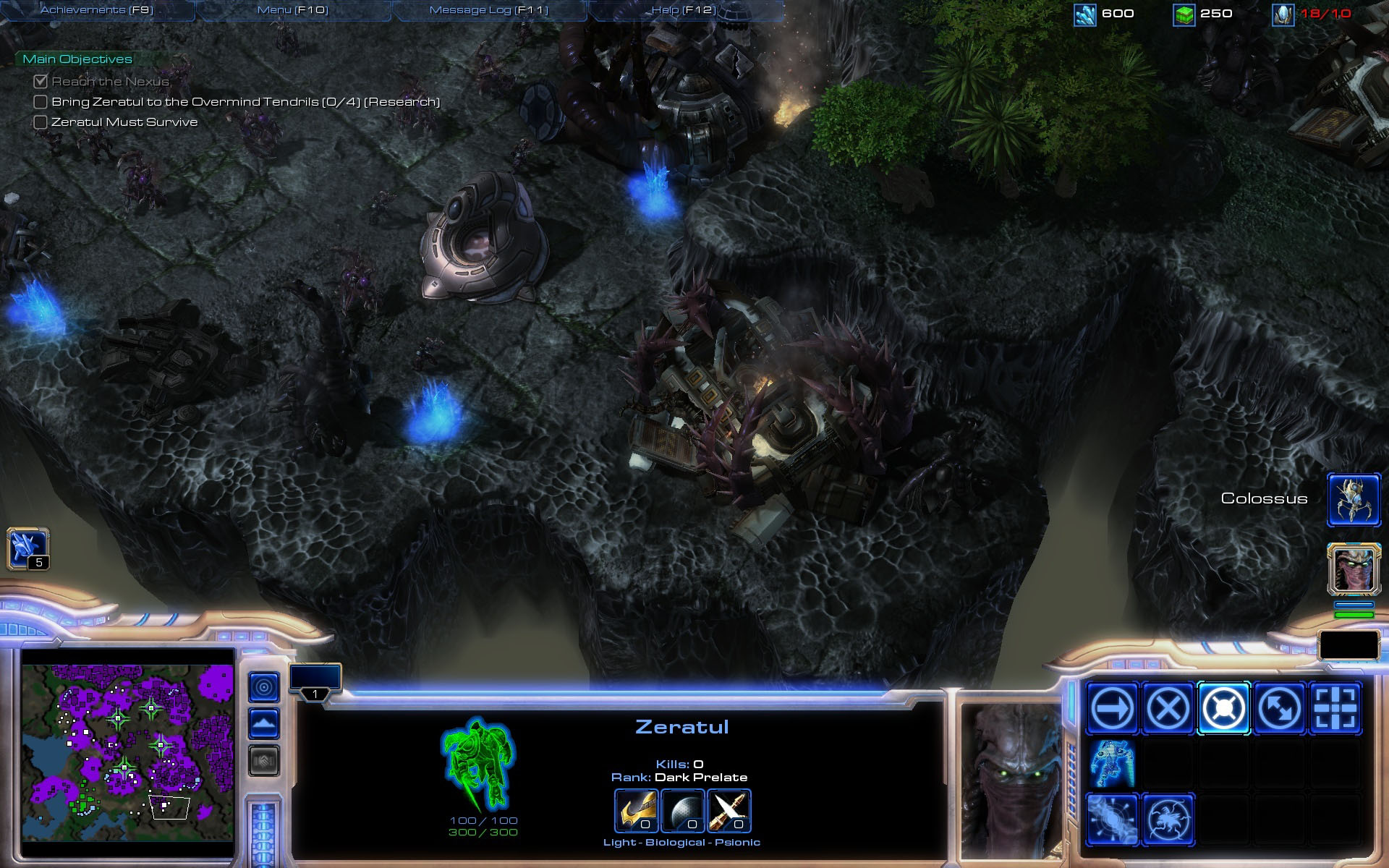Select the Attack command
Image resolution: width=1389 pixels, height=868 pixels.
pyautogui.click(x=1335, y=707)
